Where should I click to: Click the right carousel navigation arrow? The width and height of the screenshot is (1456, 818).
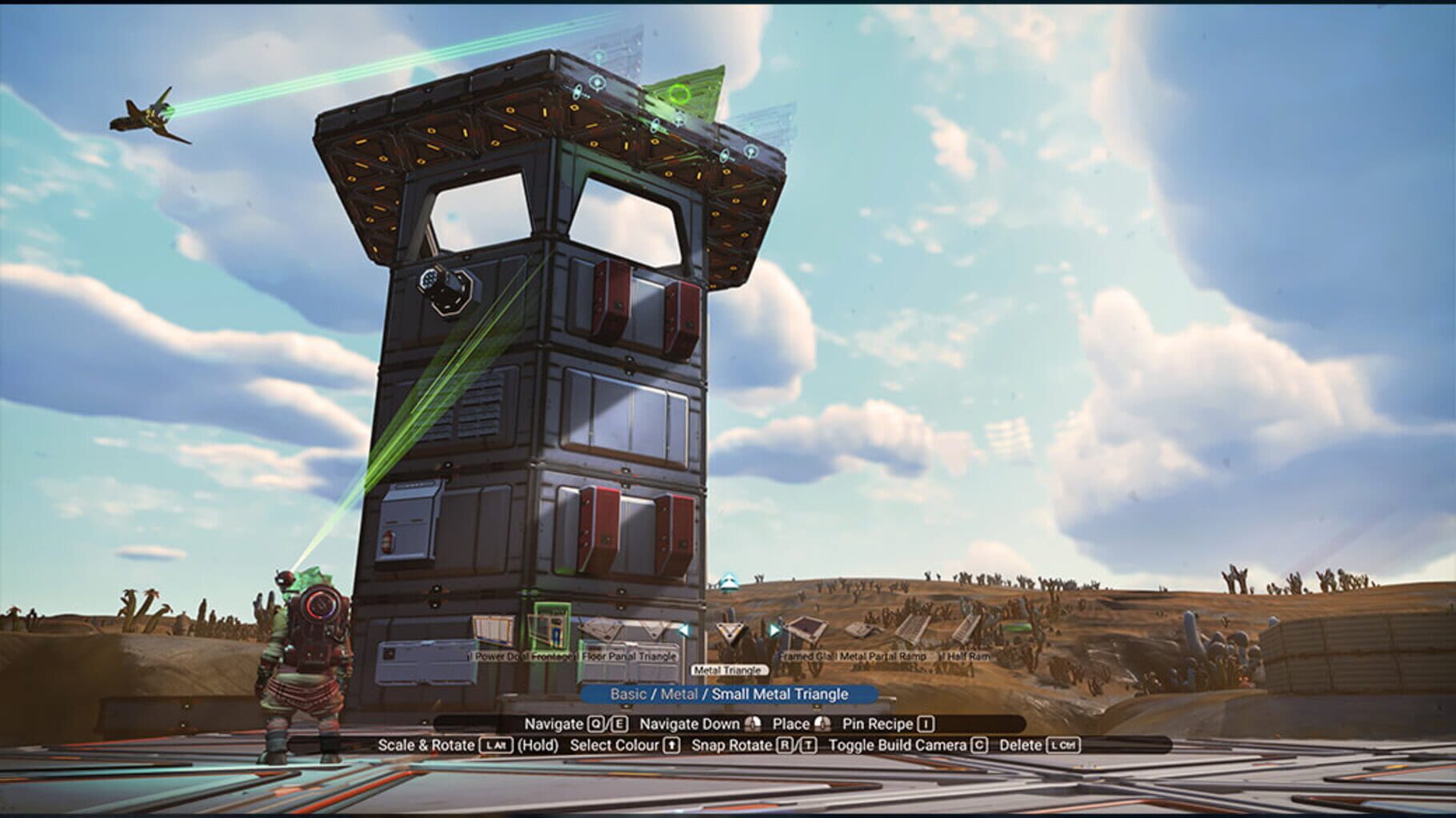coord(774,632)
